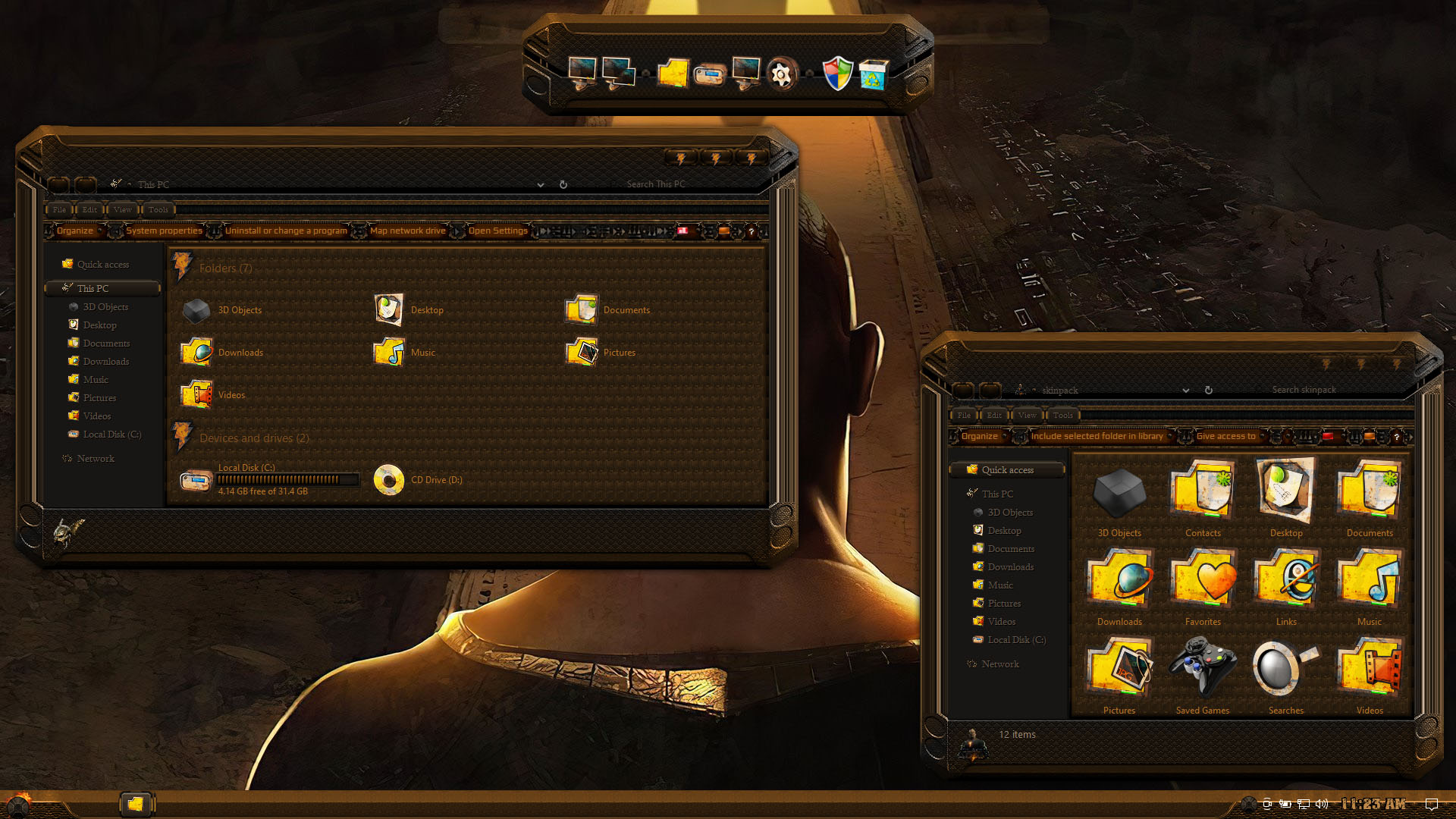
Task: Open the yellow folder pinned on the taskbar
Action: [136, 804]
